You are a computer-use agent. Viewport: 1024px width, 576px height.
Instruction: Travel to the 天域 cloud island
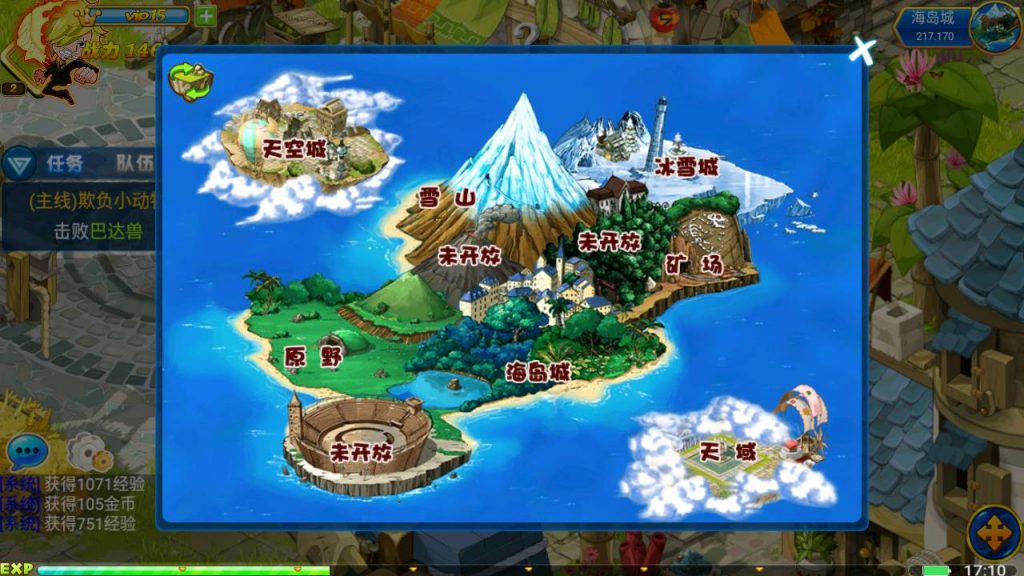pos(728,453)
